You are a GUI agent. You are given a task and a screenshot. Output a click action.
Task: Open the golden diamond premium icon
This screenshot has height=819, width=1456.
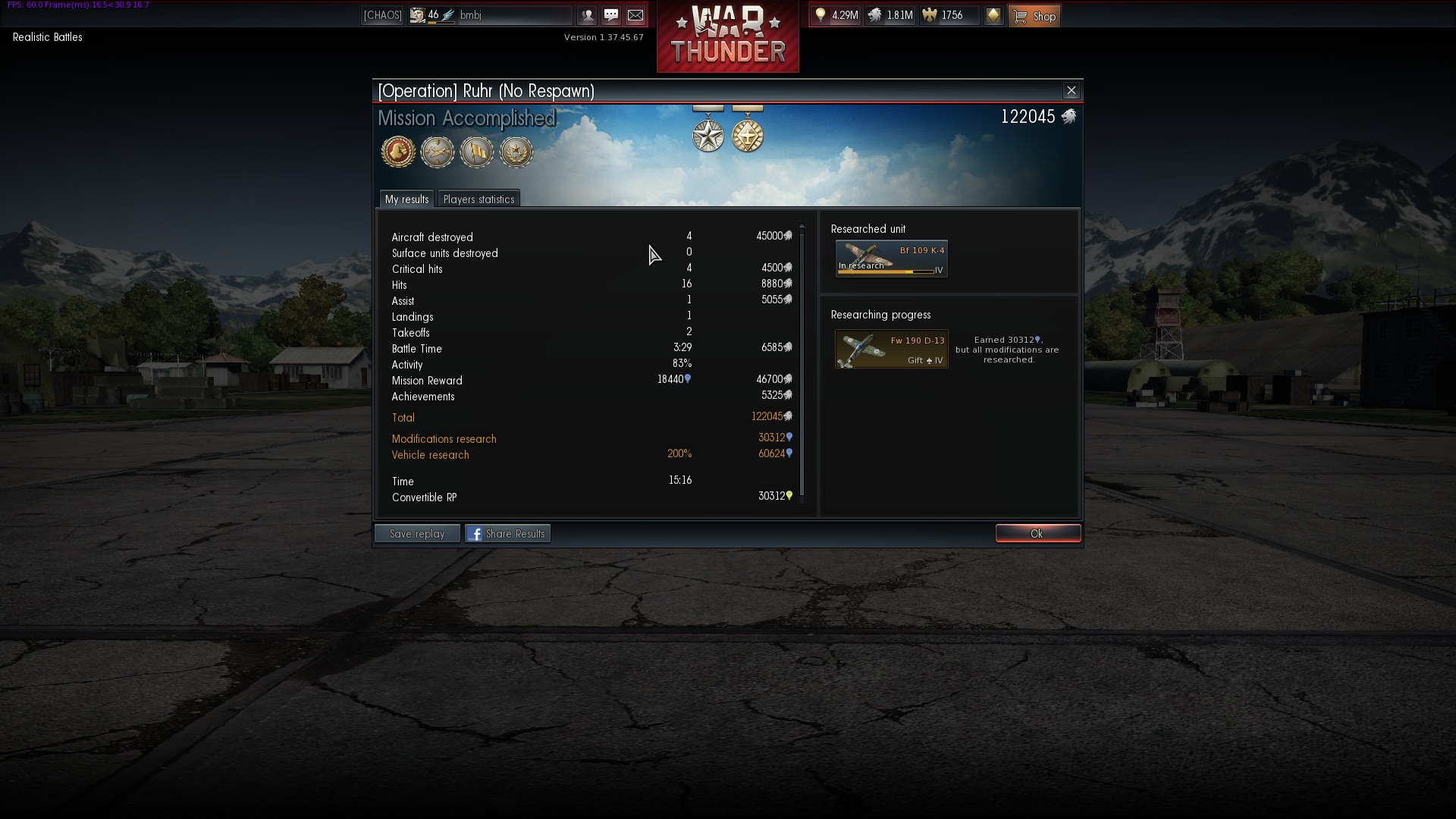(x=993, y=15)
